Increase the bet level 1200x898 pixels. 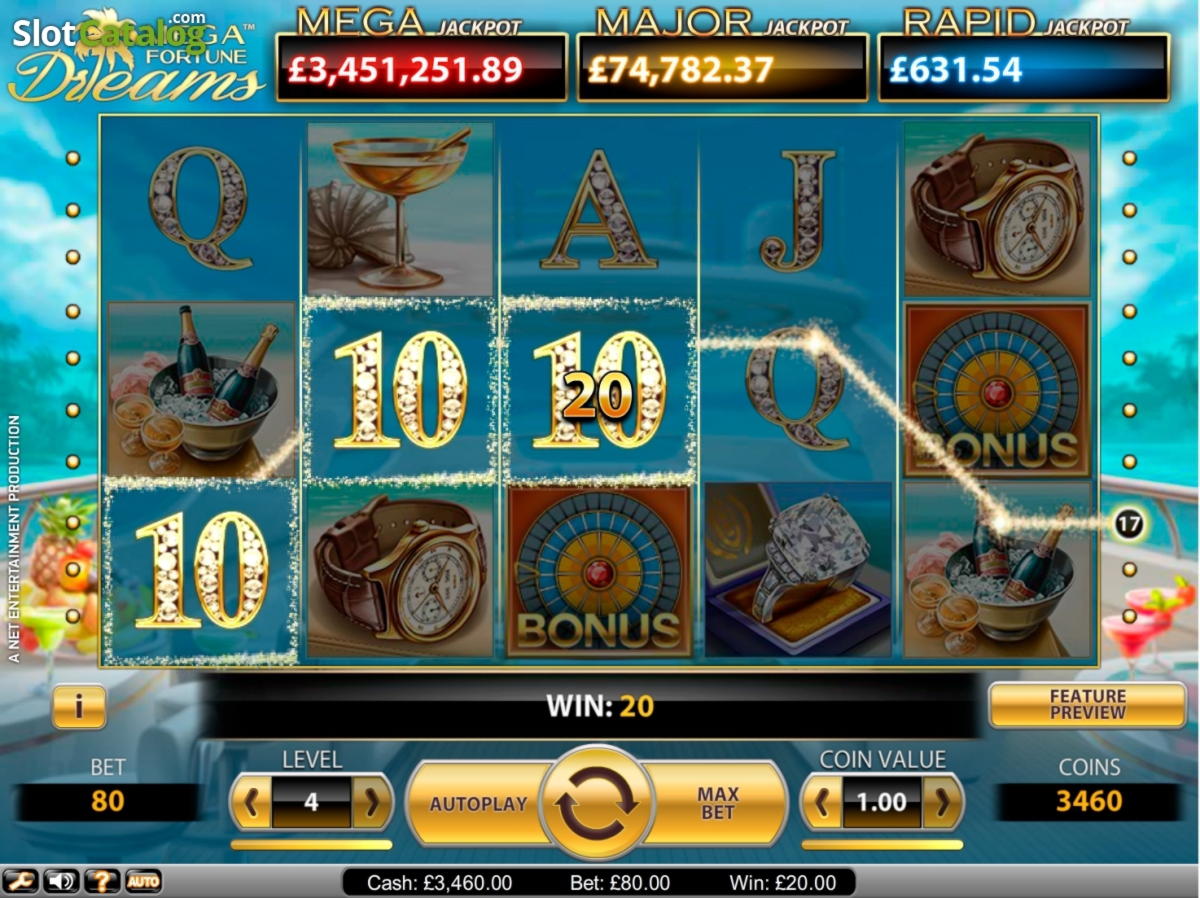371,802
